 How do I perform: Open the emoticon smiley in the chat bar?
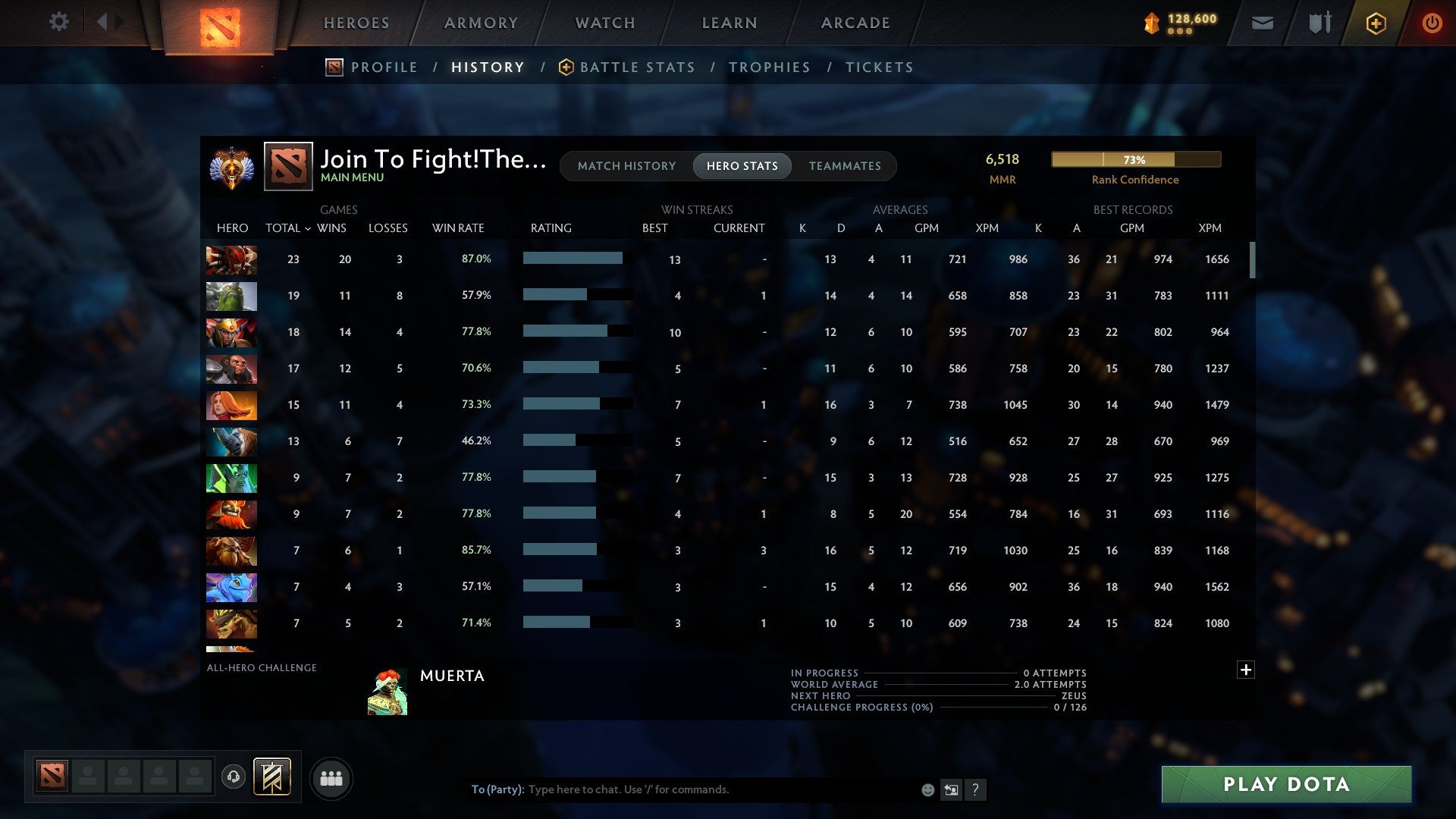(x=927, y=789)
